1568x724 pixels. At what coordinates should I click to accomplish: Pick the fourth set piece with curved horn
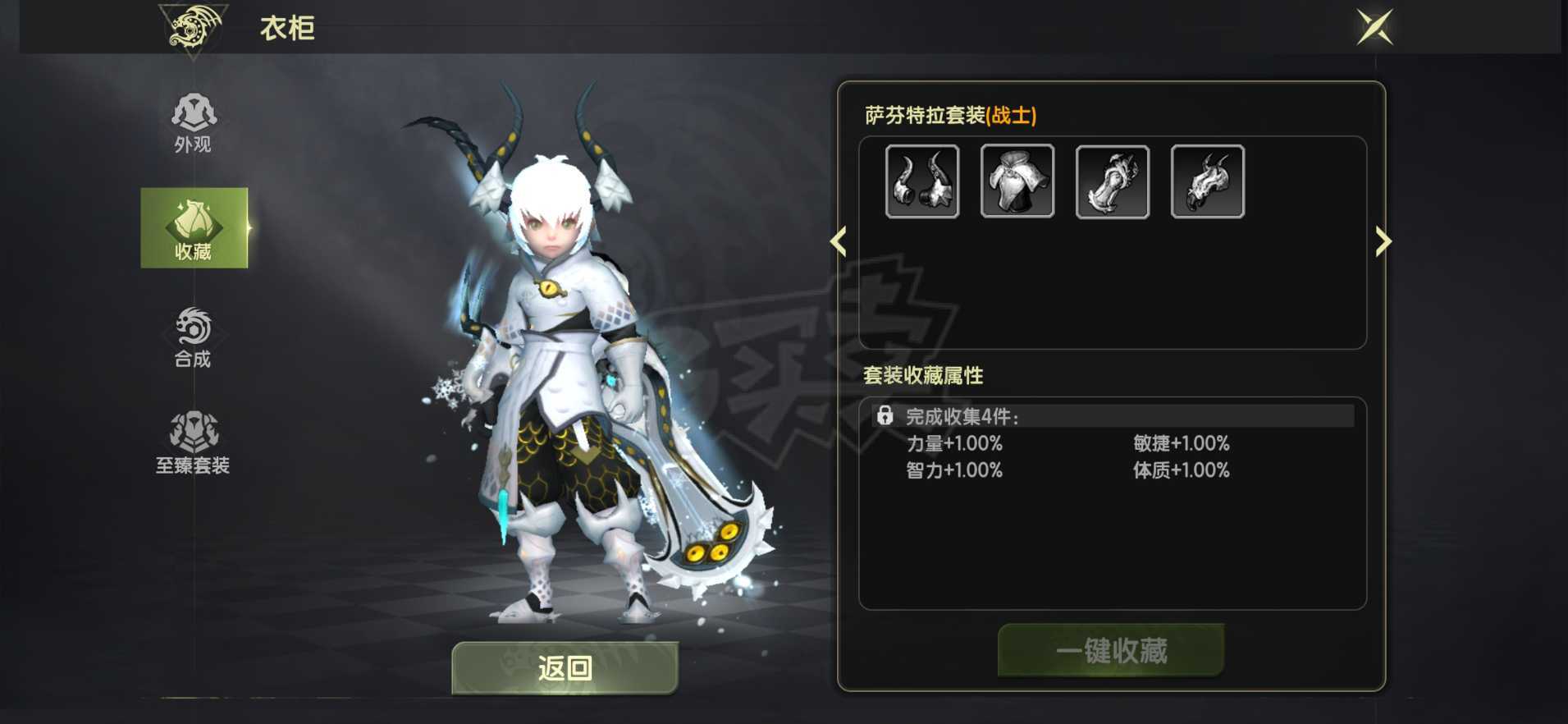point(1208,181)
